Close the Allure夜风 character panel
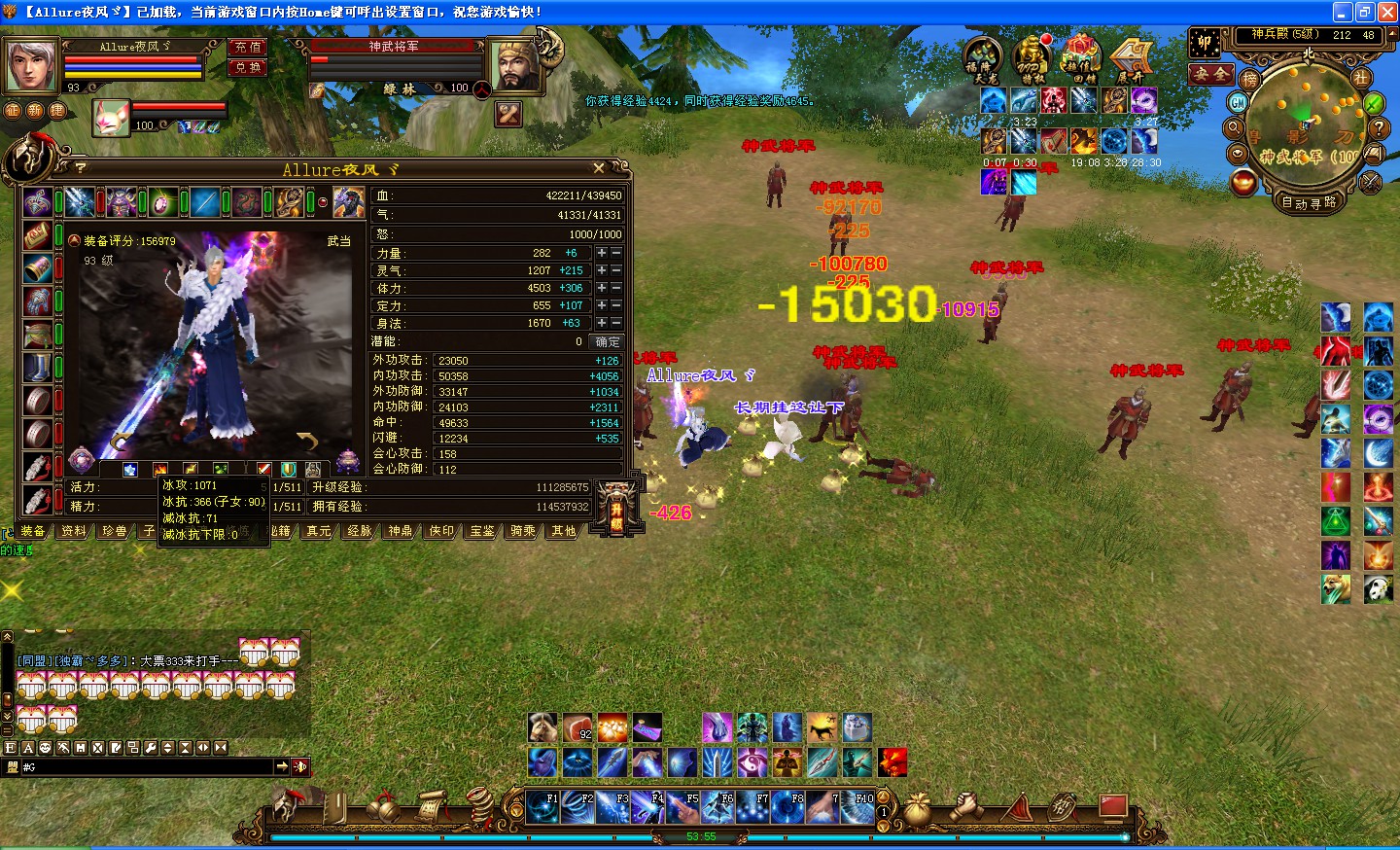This screenshot has width=1400, height=850. click(599, 168)
